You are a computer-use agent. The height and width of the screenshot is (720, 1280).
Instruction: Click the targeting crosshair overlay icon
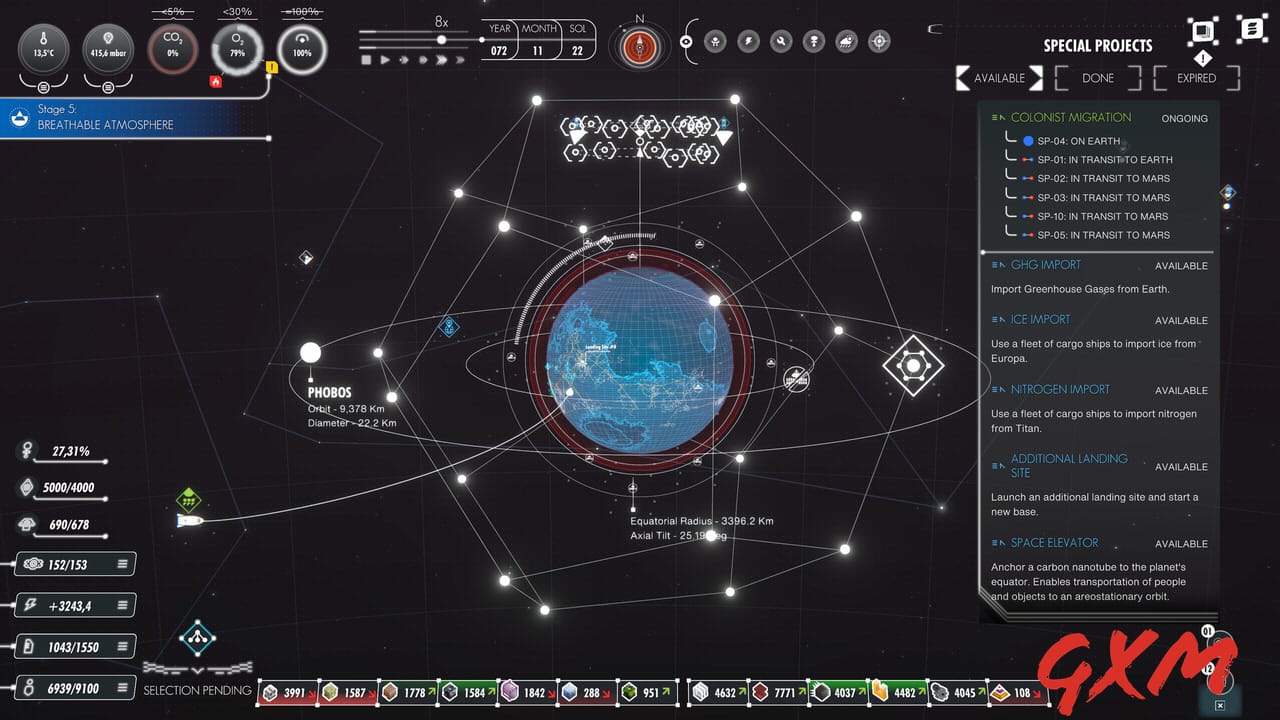[x=878, y=41]
